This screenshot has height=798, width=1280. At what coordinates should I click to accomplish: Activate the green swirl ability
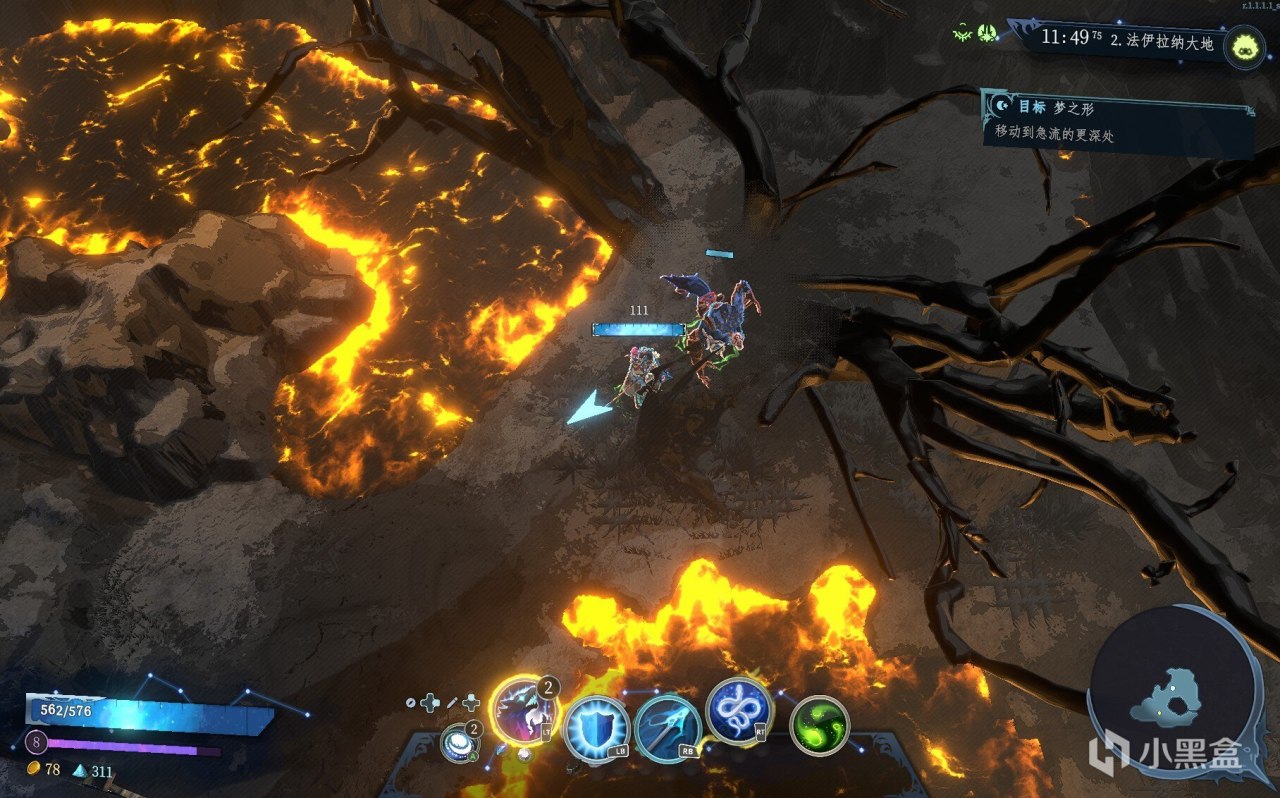tap(819, 726)
